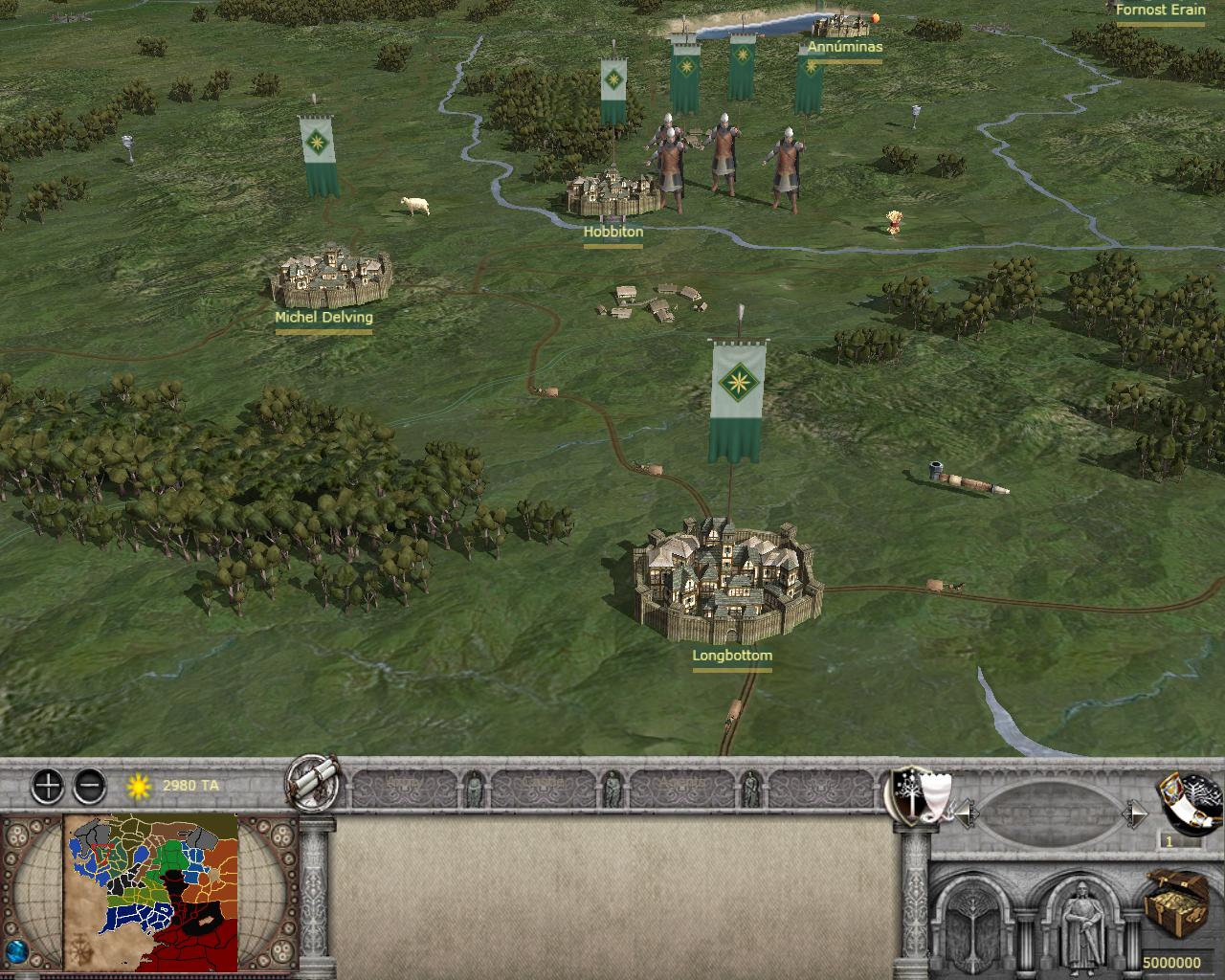
Task: Click the minimap zoom-out minus button
Action: [89, 787]
